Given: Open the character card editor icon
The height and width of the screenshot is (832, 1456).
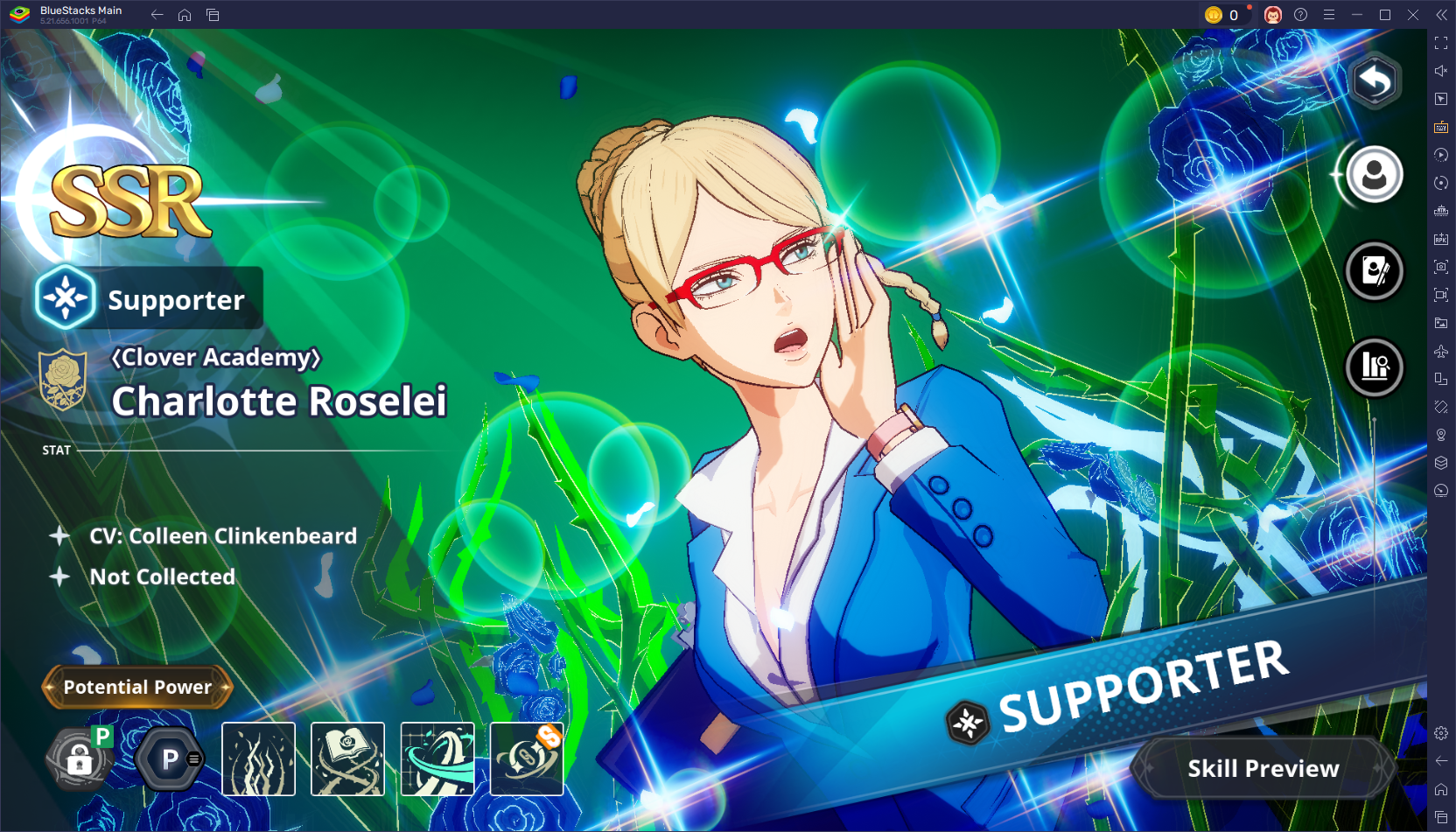Looking at the screenshot, I should [1374, 270].
